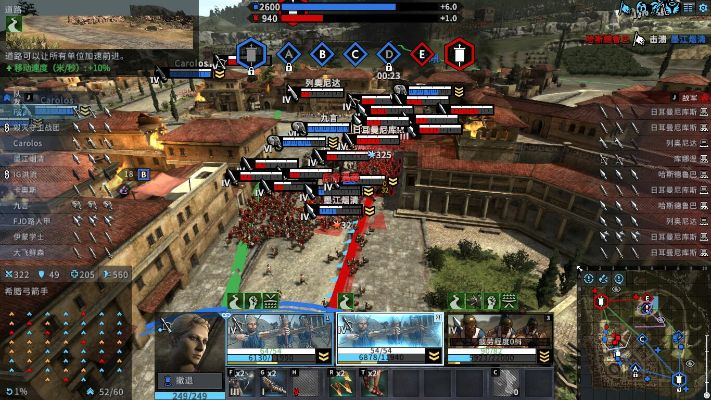Select player 九言 in the team list
Viewport: 711px width, 400px height.
pos(22,204)
